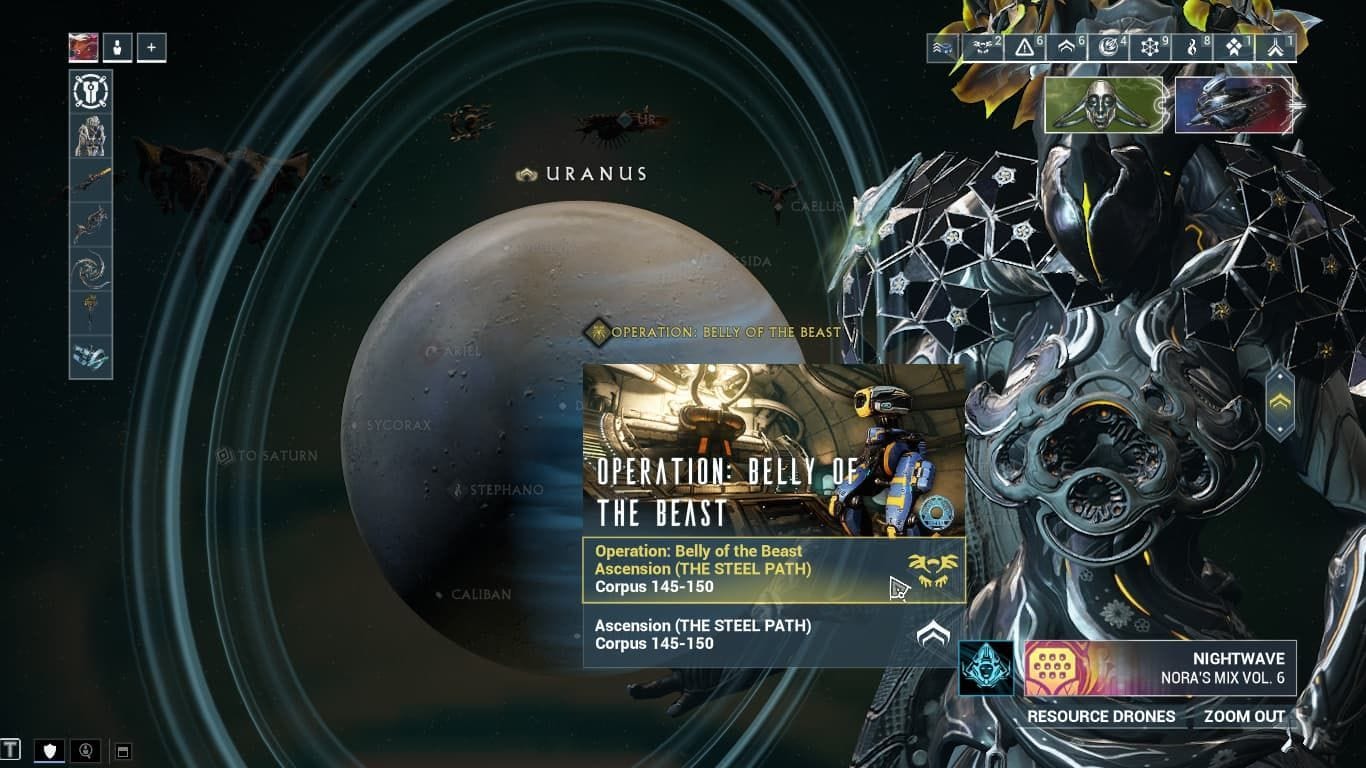Click the Nightwave Nora's Mix progress bar
The height and width of the screenshot is (768, 1366).
[x=1160, y=666]
